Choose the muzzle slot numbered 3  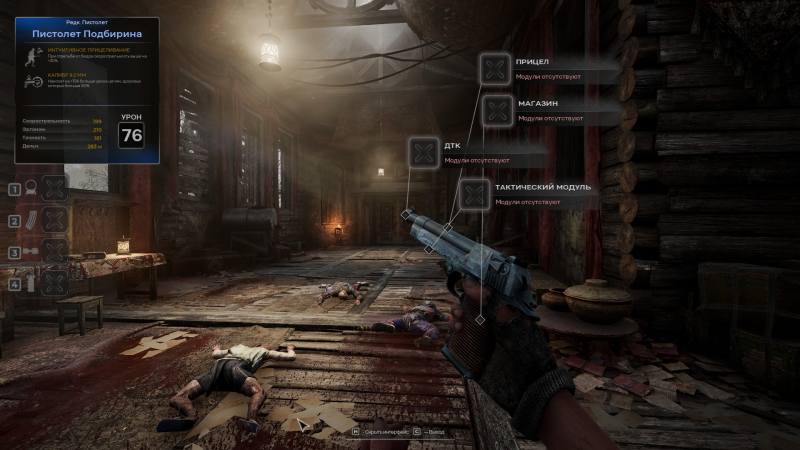(55, 251)
